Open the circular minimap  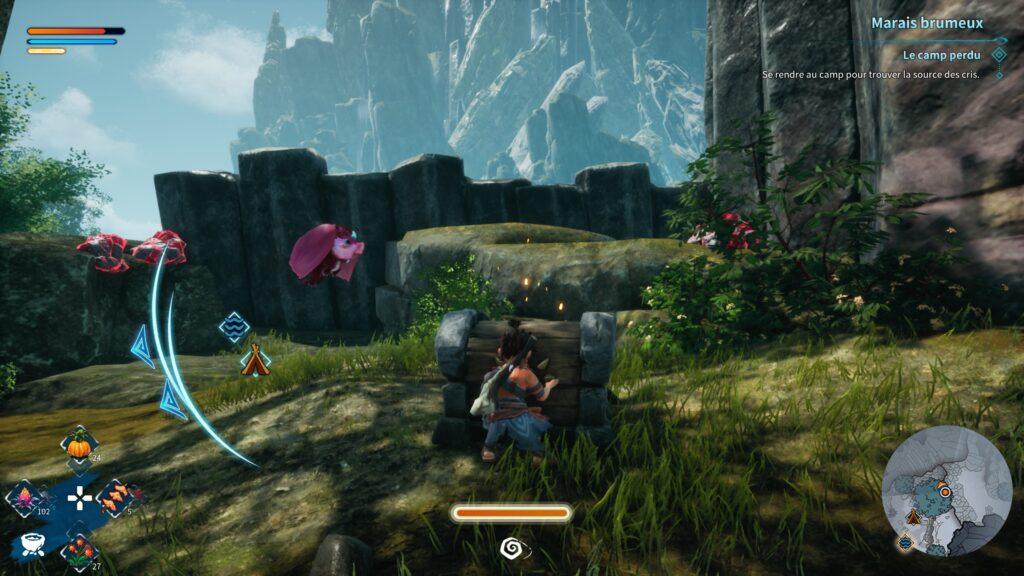(946, 491)
